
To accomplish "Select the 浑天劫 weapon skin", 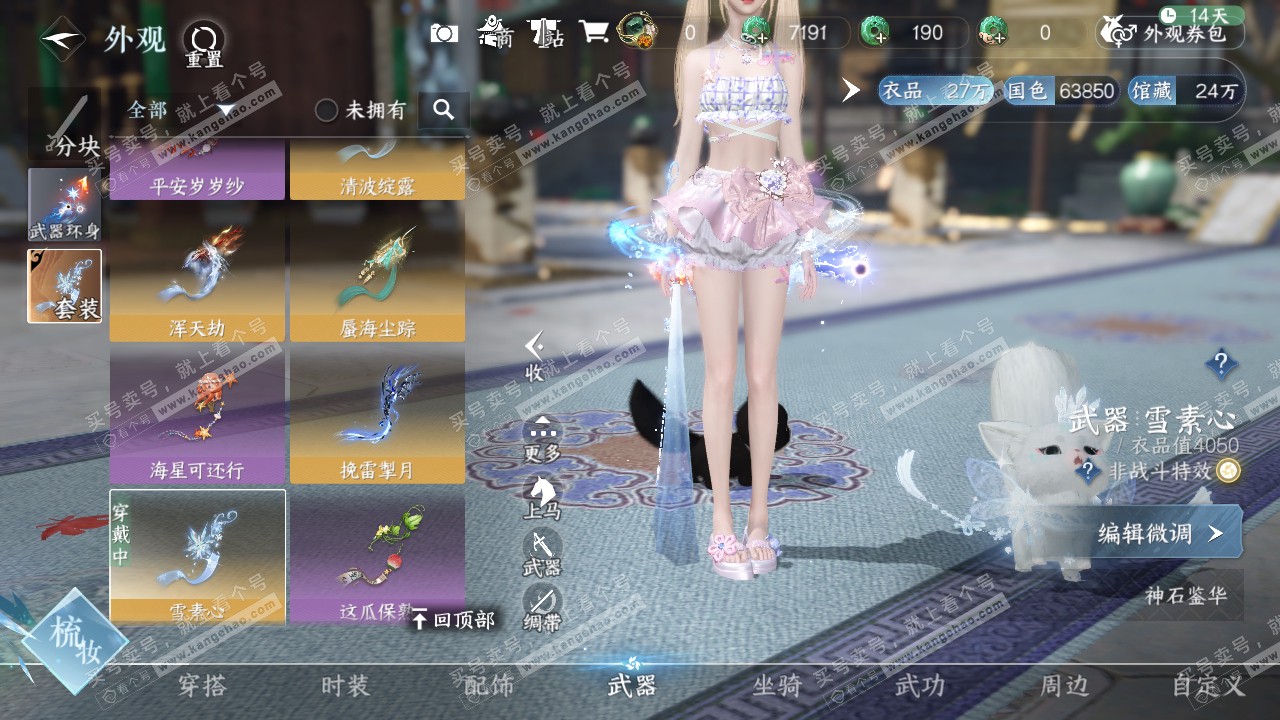I will (x=197, y=282).
